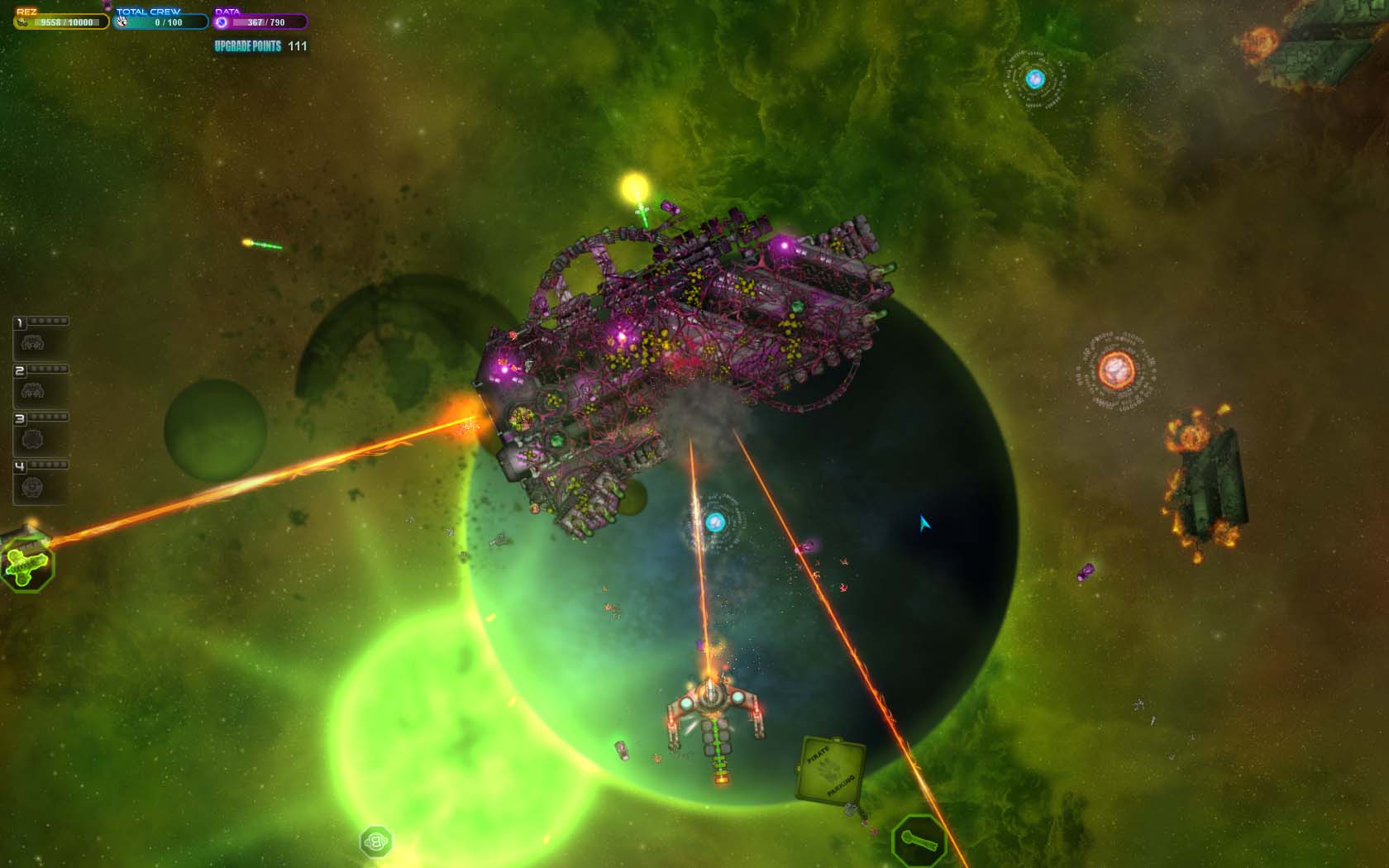Image resolution: width=1389 pixels, height=868 pixels.
Task: Click the orb icon on the Data bar
Action: tap(219, 21)
